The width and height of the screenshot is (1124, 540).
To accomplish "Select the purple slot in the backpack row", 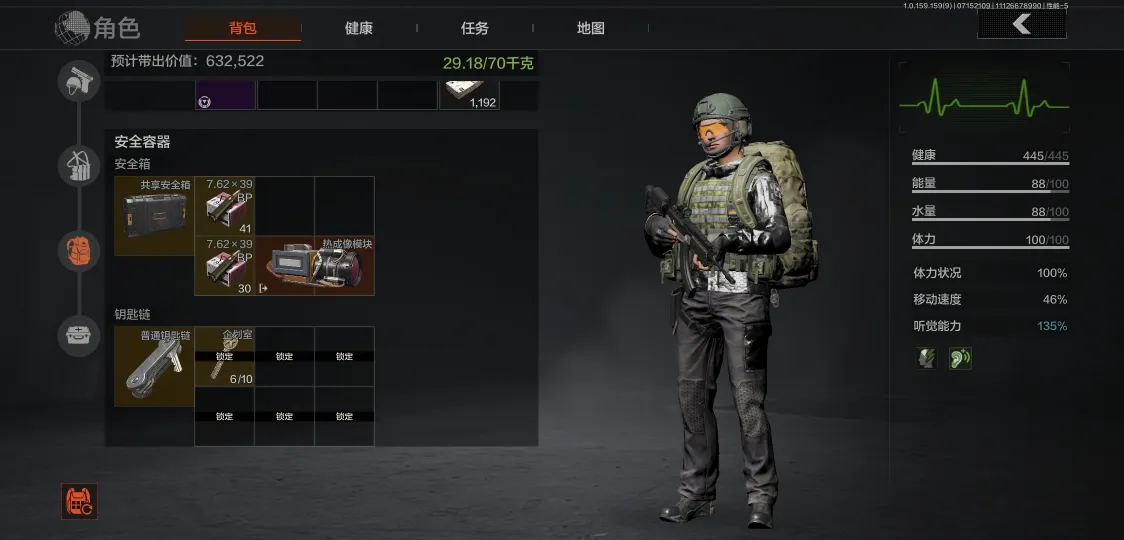I will tap(225, 95).
